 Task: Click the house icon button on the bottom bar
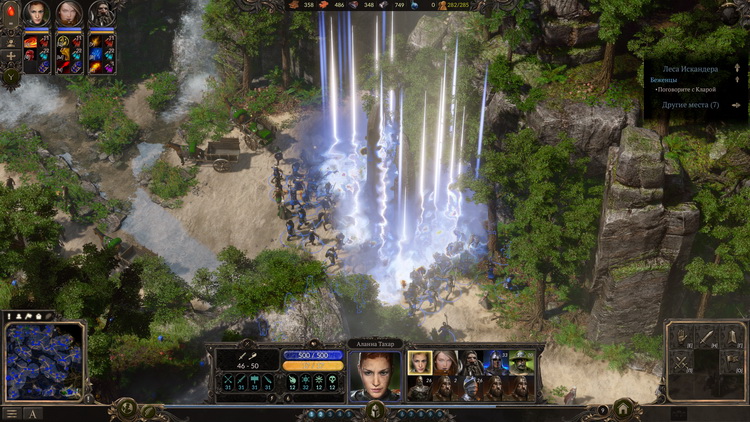[x=623, y=408]
